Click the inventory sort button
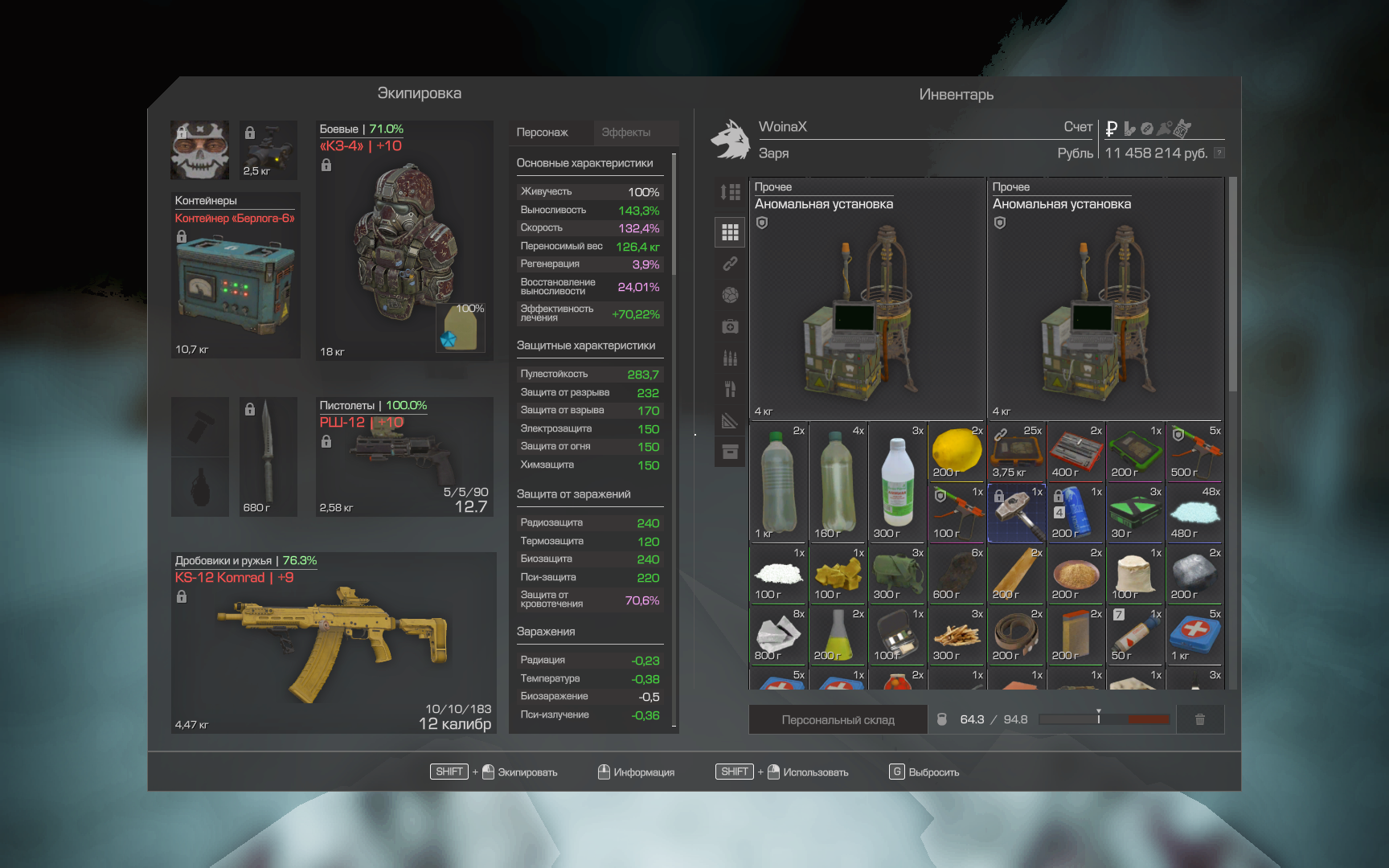 tap(730, 192)
